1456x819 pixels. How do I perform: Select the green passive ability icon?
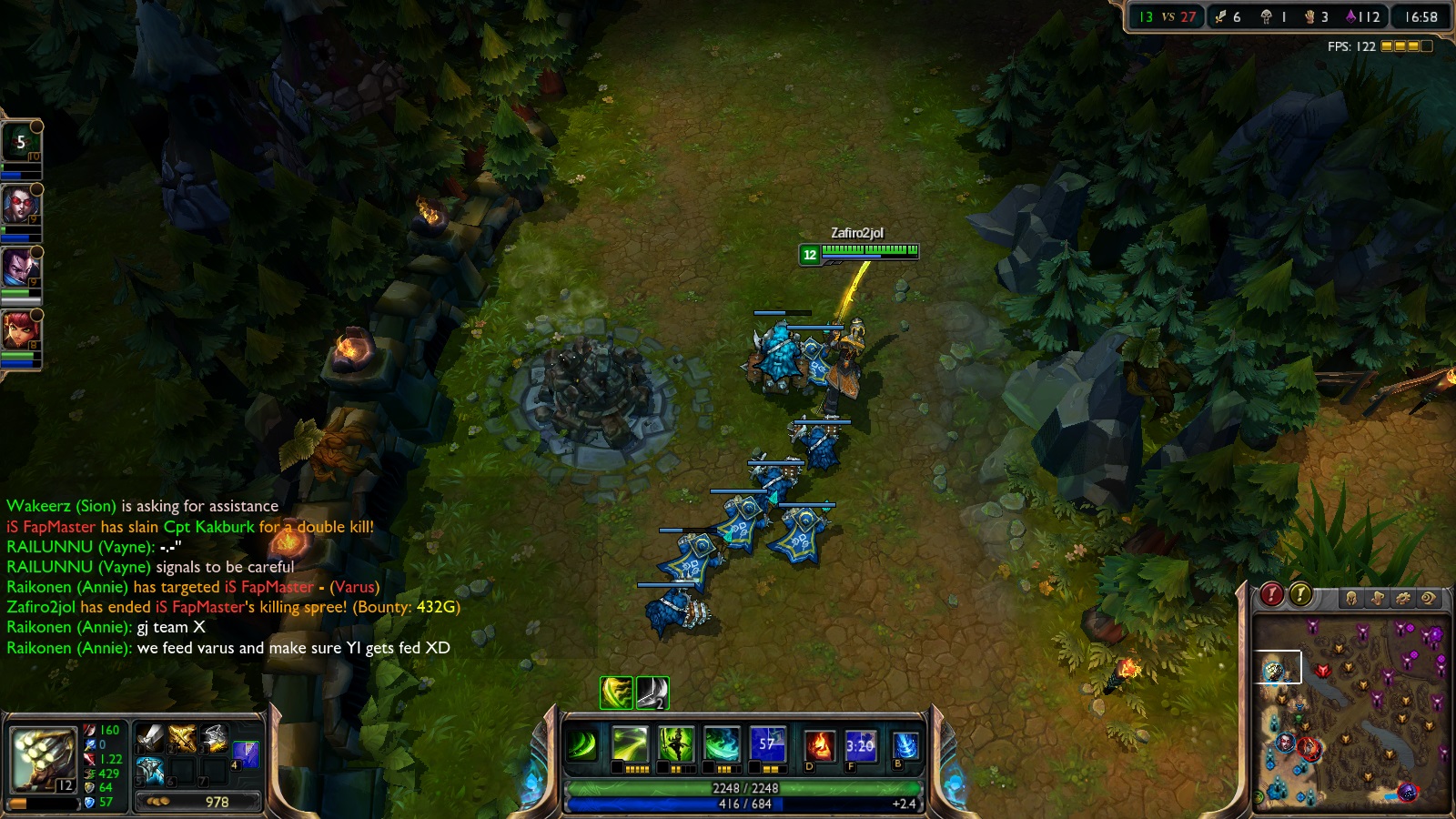[581, 746]
